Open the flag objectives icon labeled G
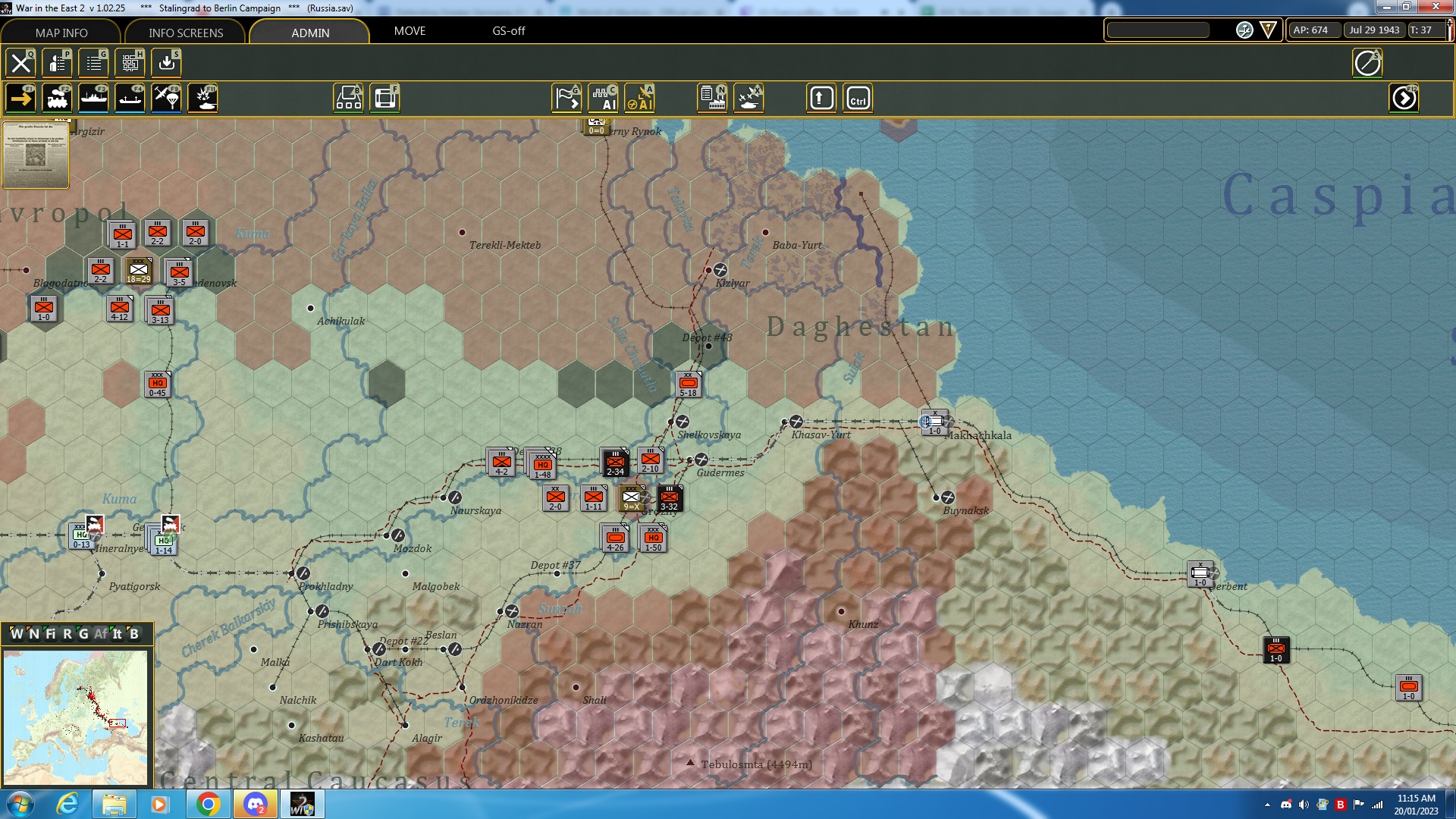The width and height of the screenshot is (1456, 819). coord(566,97)
